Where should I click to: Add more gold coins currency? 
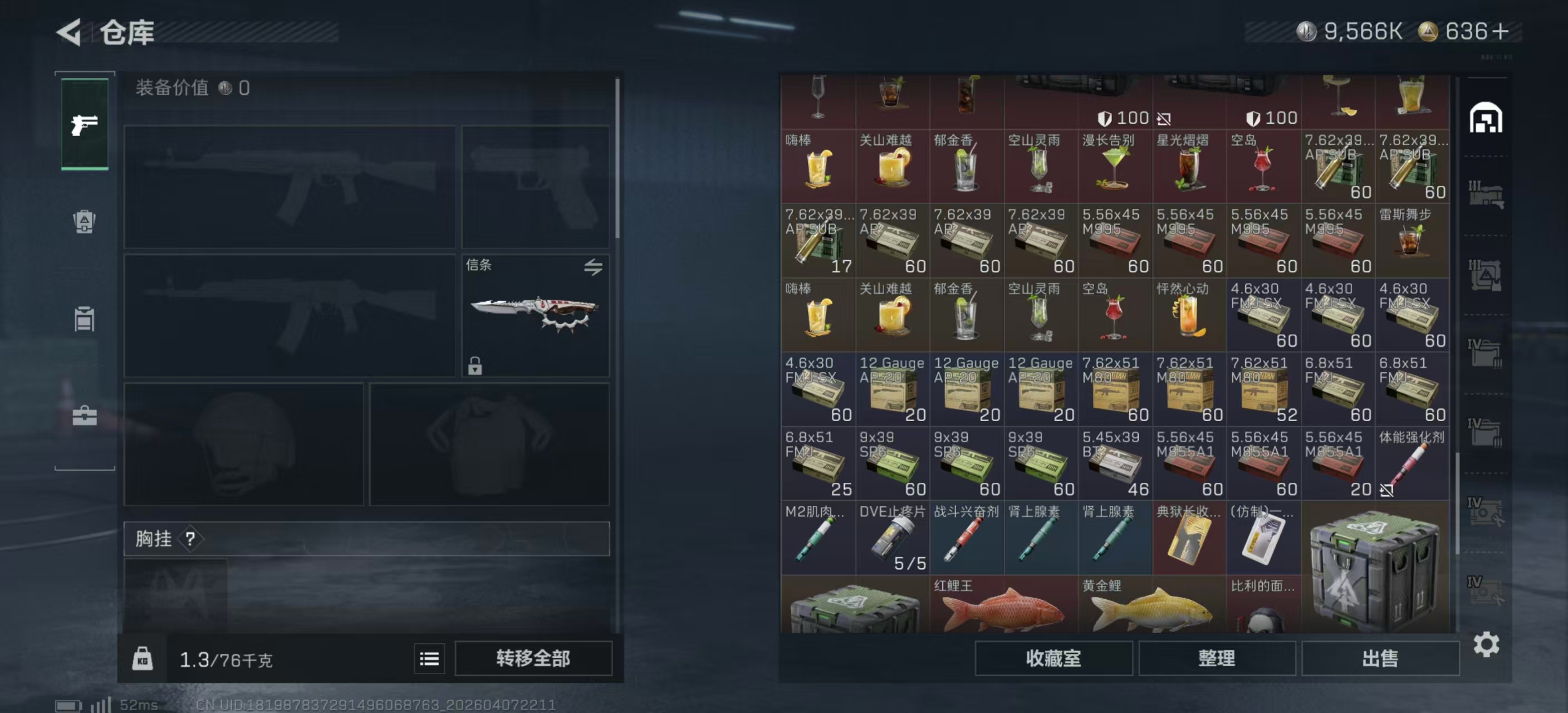tap(1501, 31)
